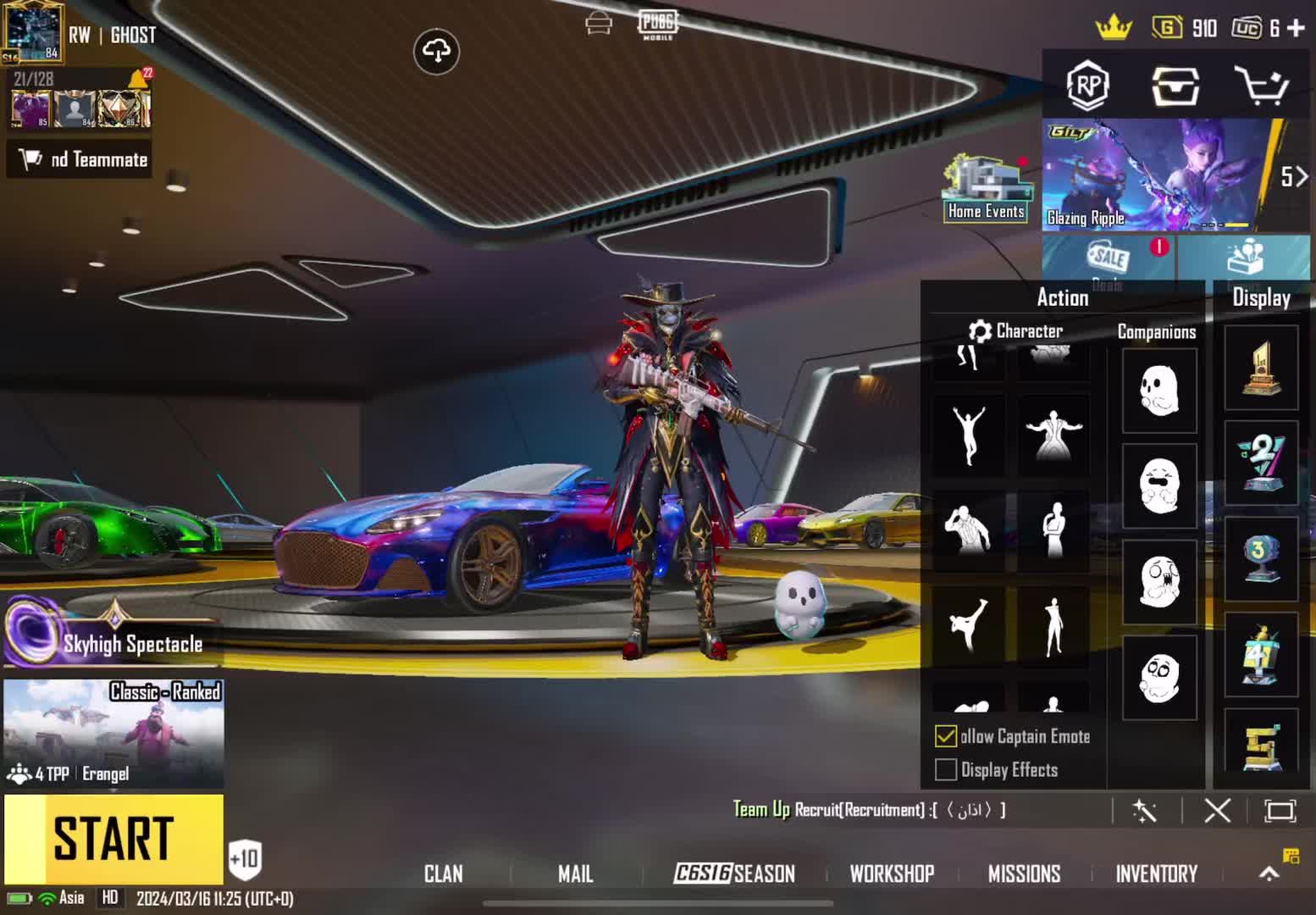Go to the Workshop
1316x915 pixels.
[x=892, y=873]
